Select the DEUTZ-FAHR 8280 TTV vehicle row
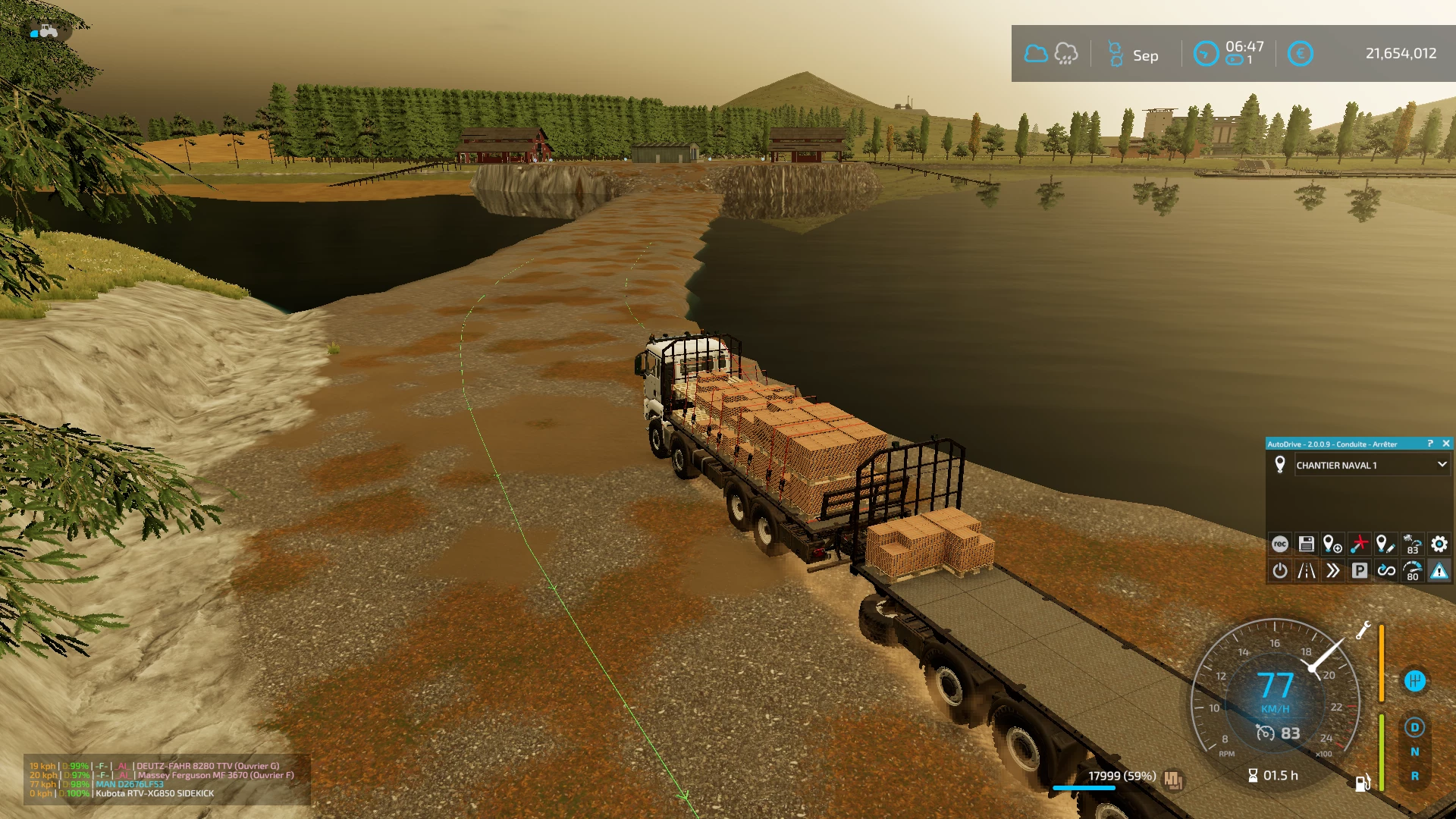Screen dimensions: 1456x819 click(x=208, y=766)
